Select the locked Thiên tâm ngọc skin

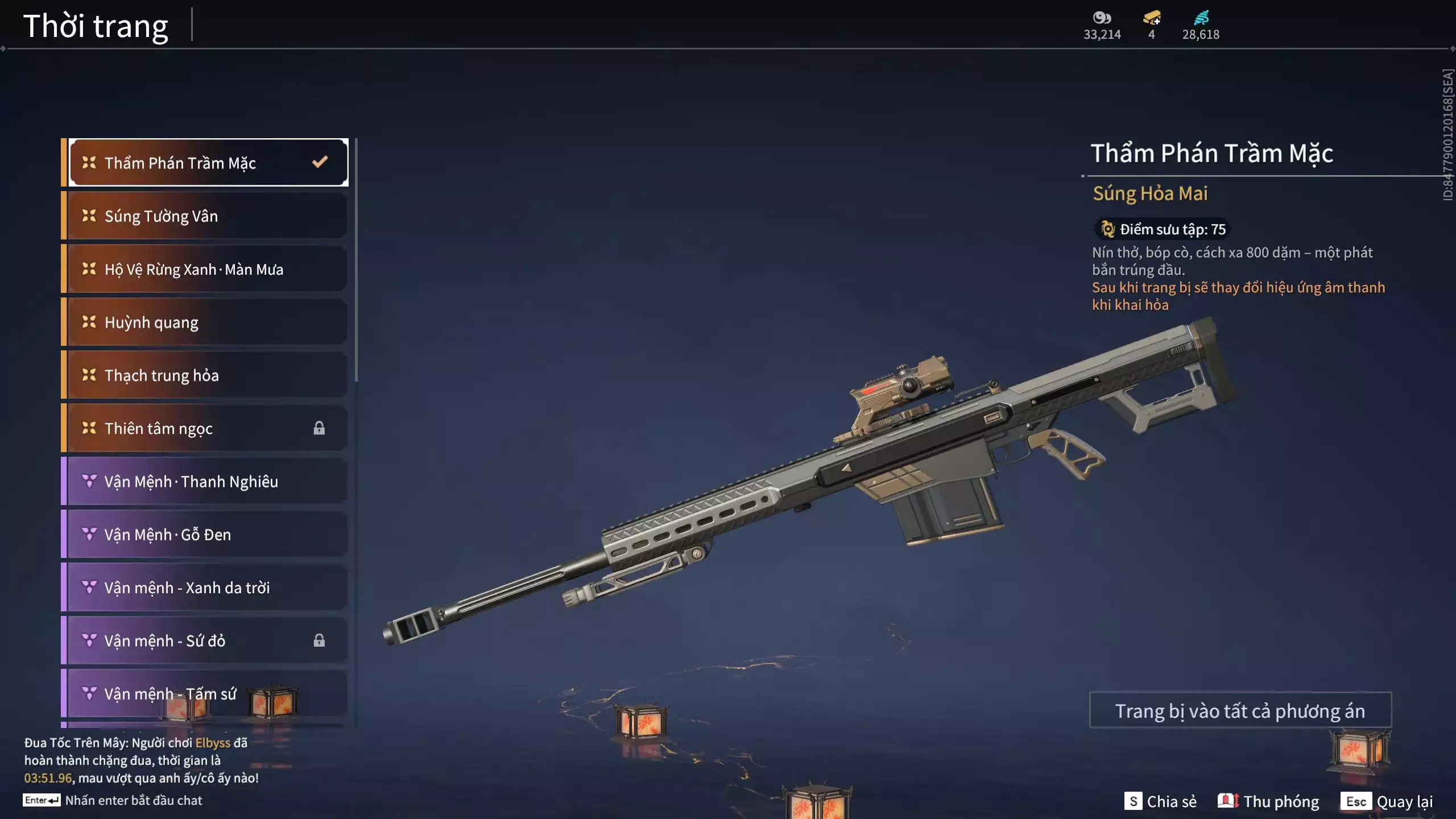click(207, 428)
